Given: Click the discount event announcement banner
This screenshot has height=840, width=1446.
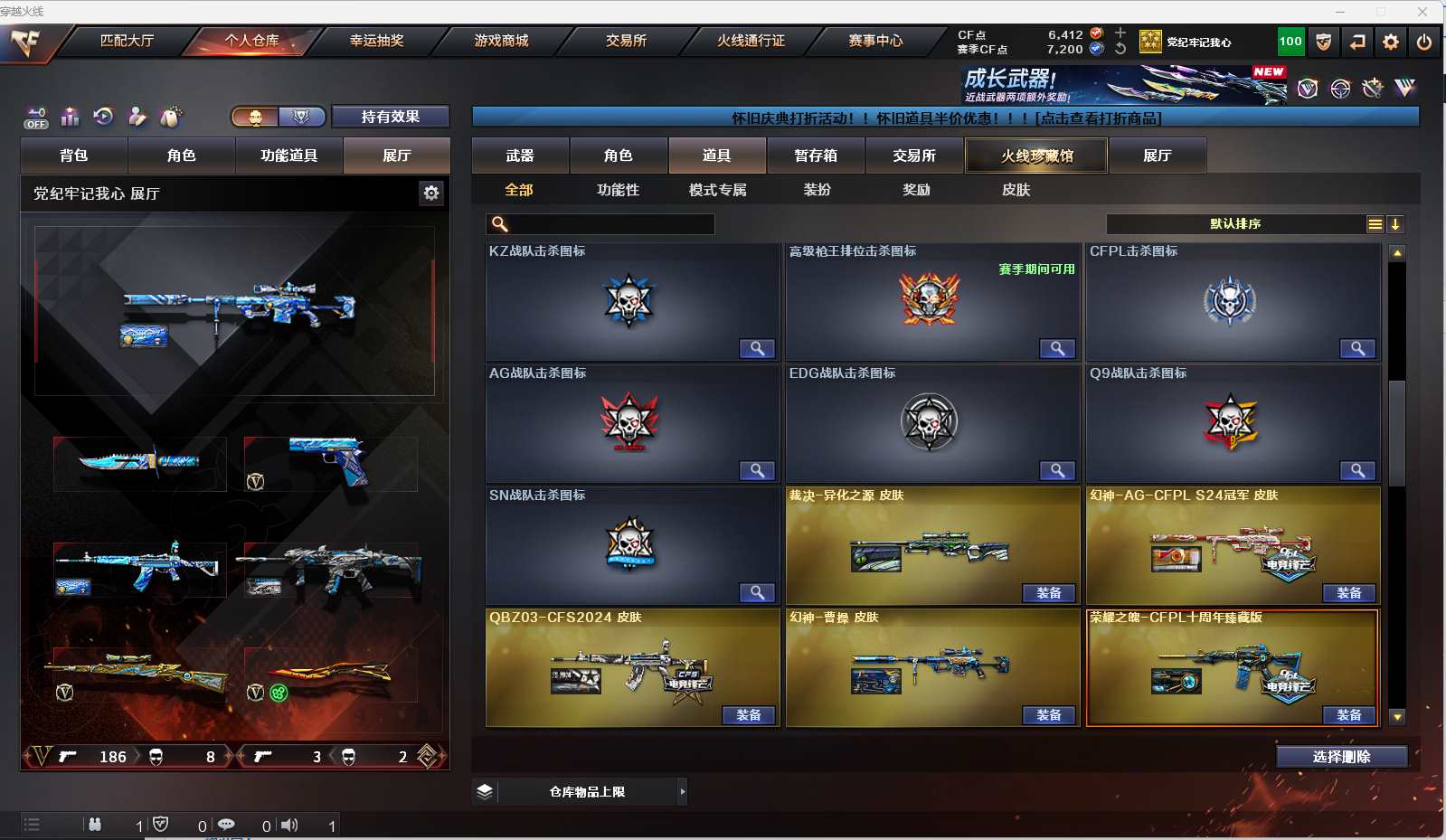Looking at the screenshot, I should (945, 118).
